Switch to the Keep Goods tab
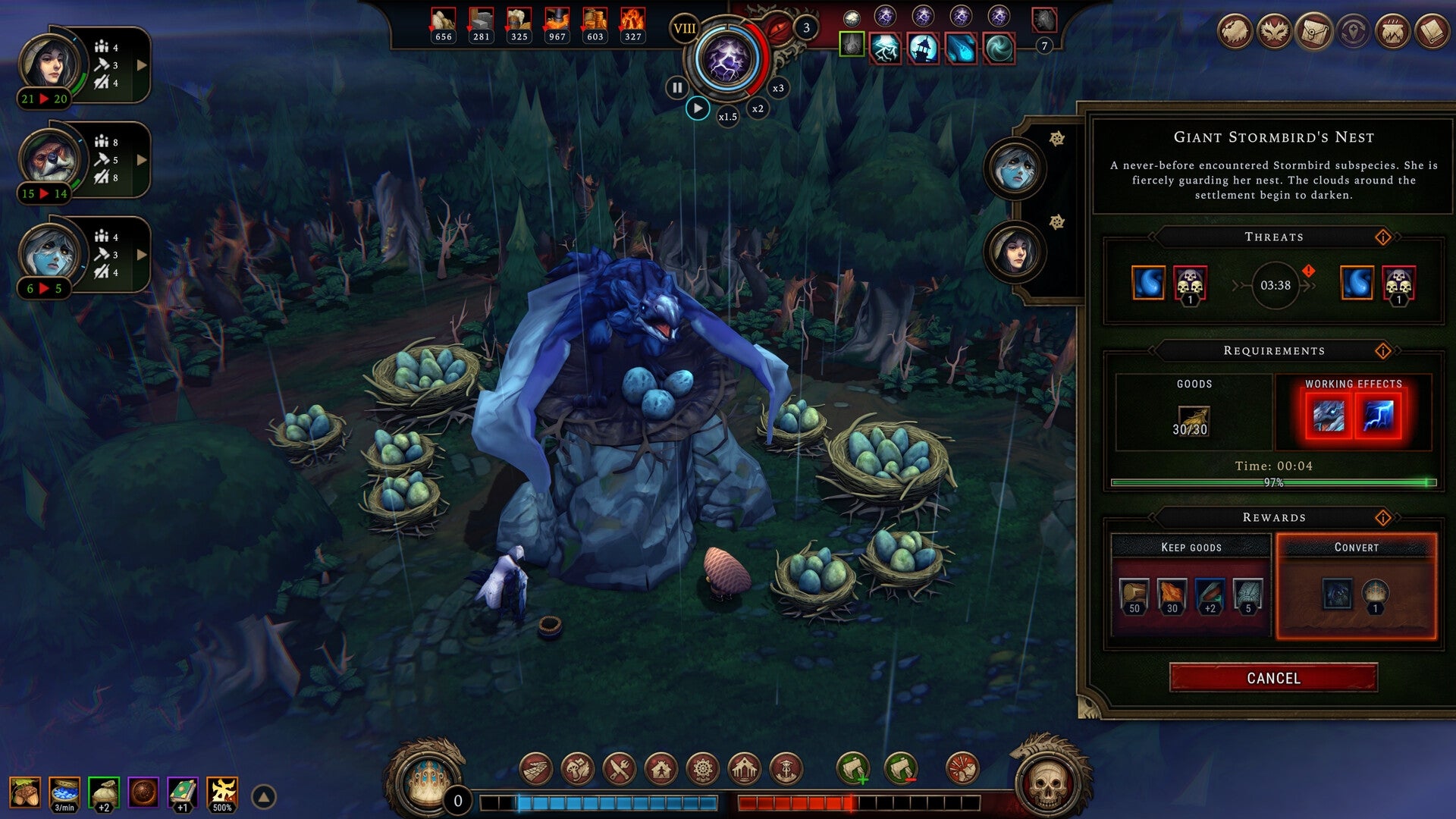Viewport: 1456px width, 819px height. click(1191, 546)
